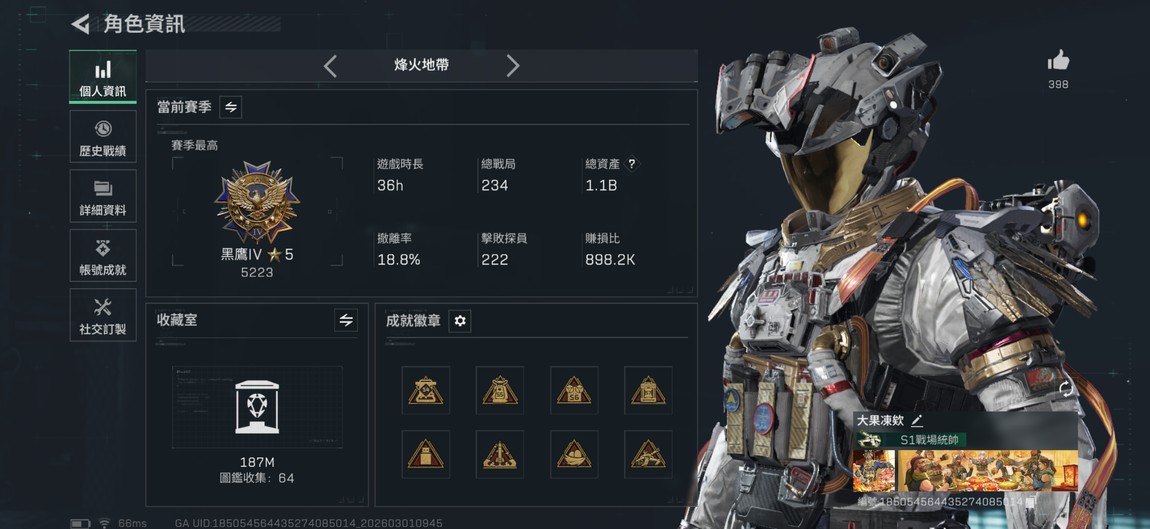Give a thumbs-up like to this player
This screenshot has height=529, width=1150.
[x=1058, y=62]
